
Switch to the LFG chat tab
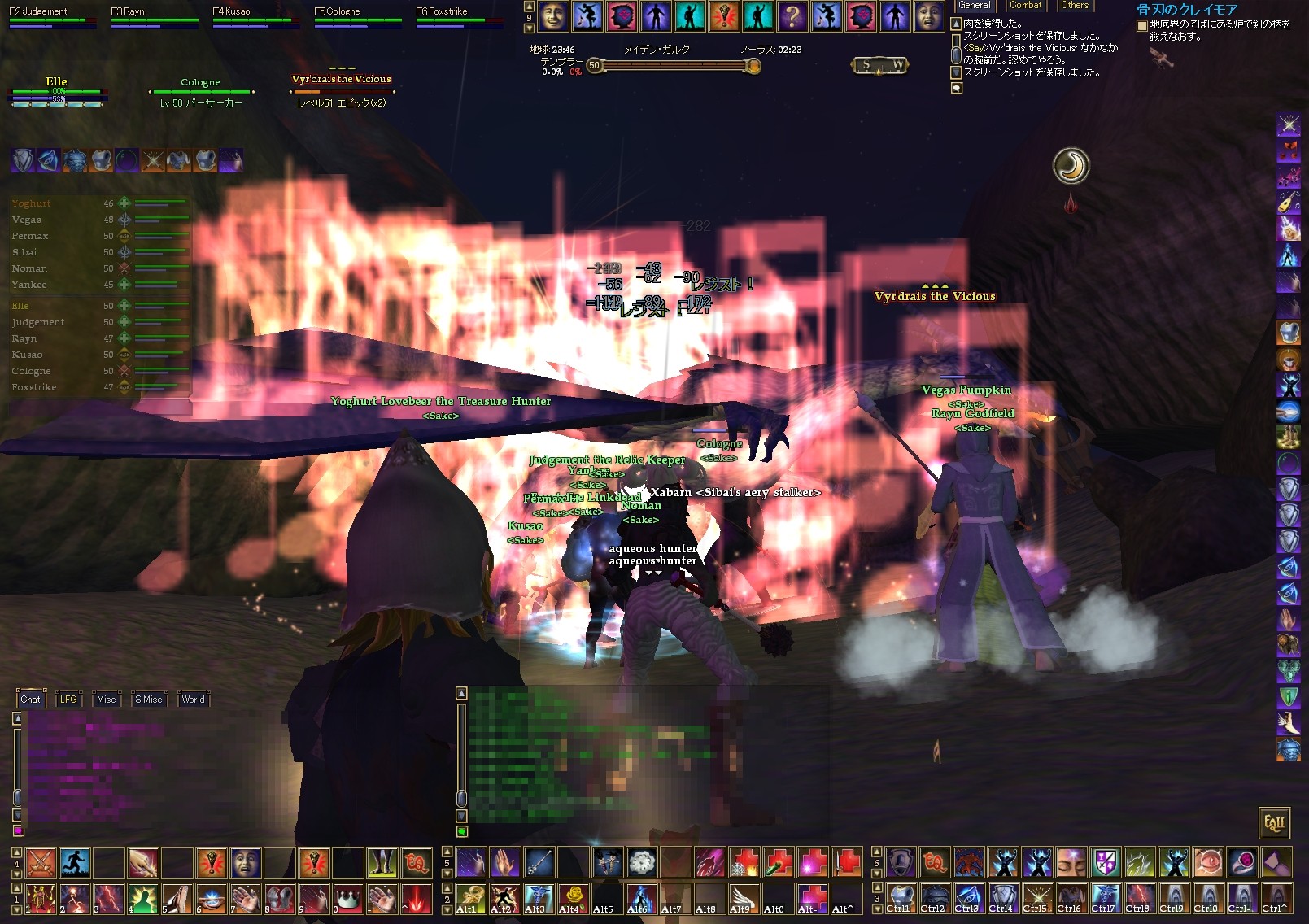68,700
